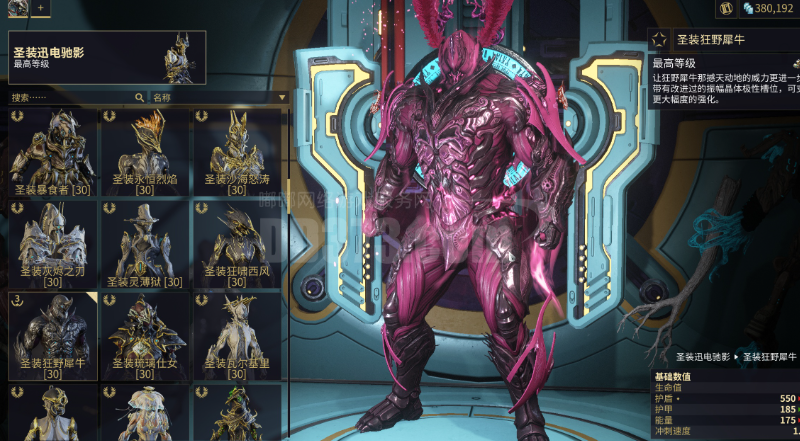Screen dimensions: 800x441
Task: Click the star icon beside 圣装狂野犀牛 title
Action: [x=659, y=39]
